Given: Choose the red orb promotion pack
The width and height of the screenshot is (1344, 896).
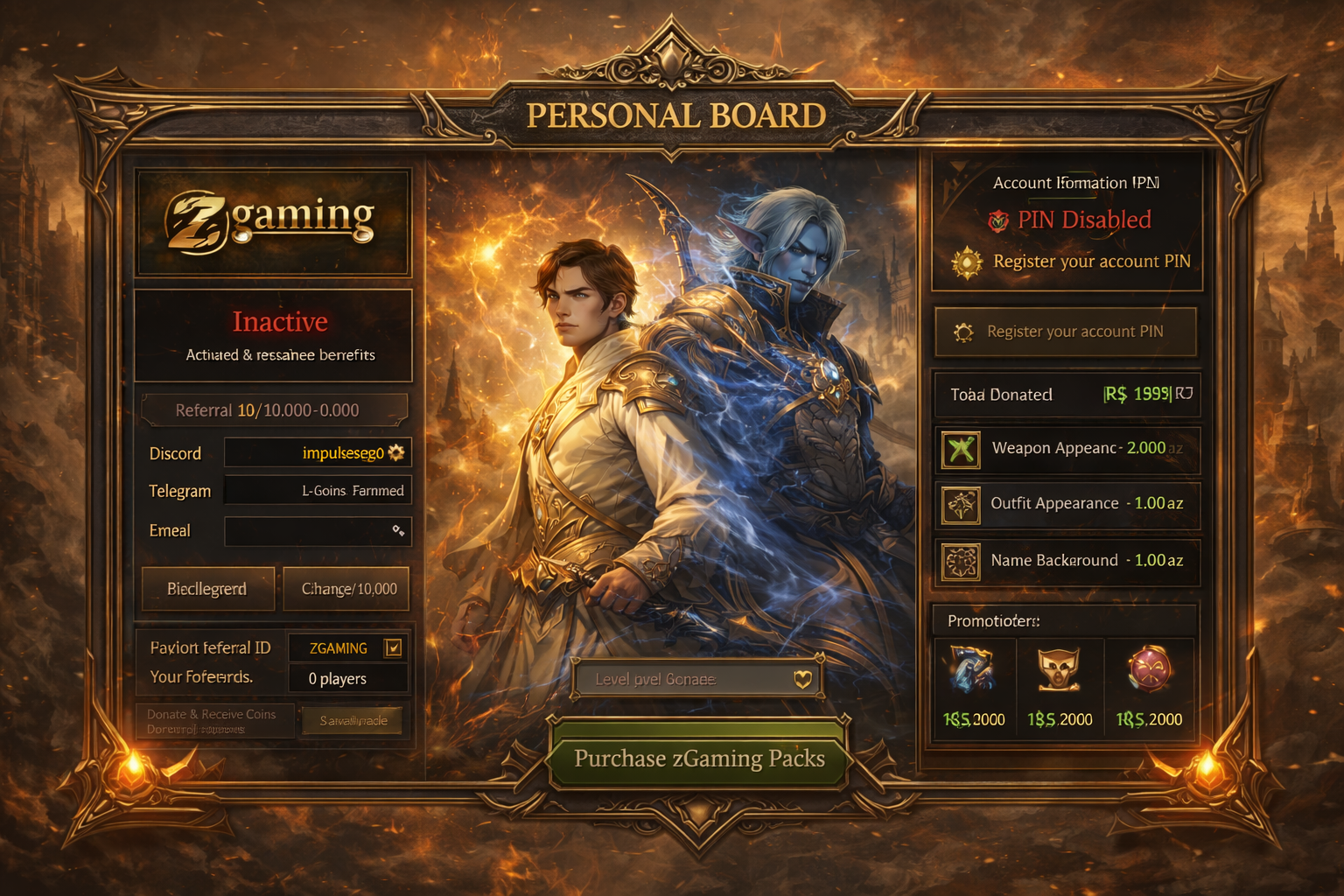Looking at the screenshot, I should point(1149,688).
